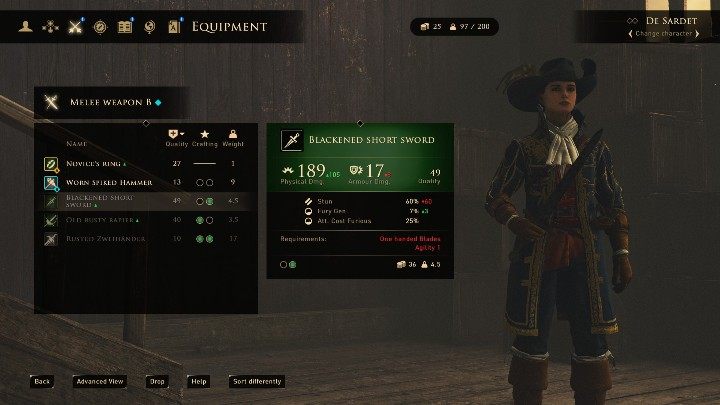Open the Help panel

199,381
